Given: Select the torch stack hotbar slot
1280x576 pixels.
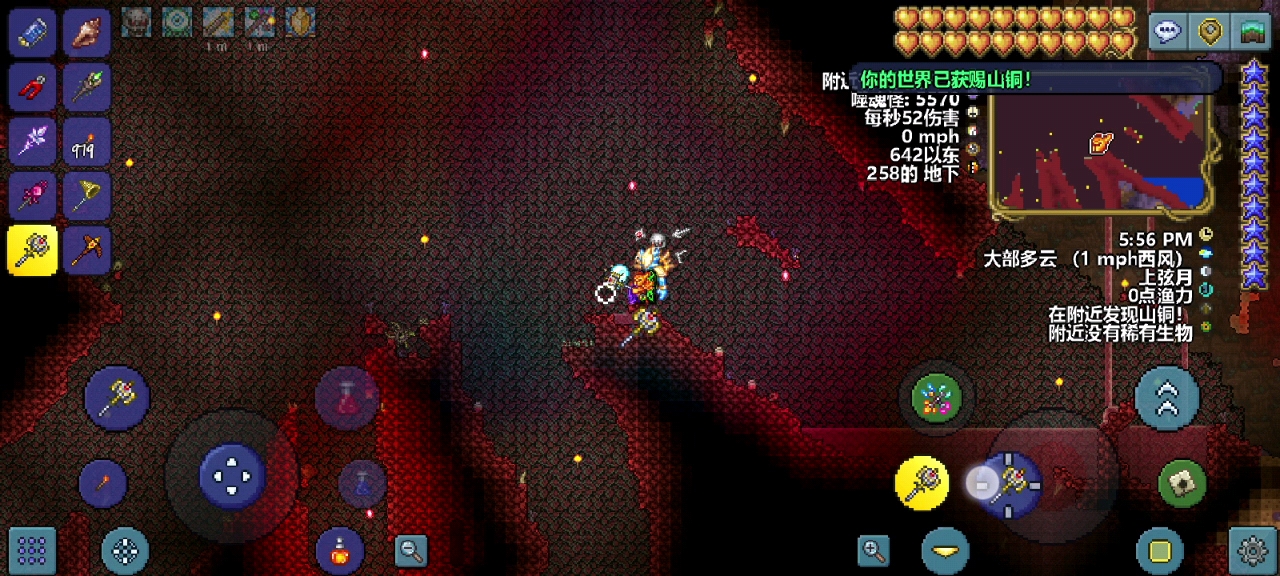Looking at the screenshot, I should click(x=87, y=142).
